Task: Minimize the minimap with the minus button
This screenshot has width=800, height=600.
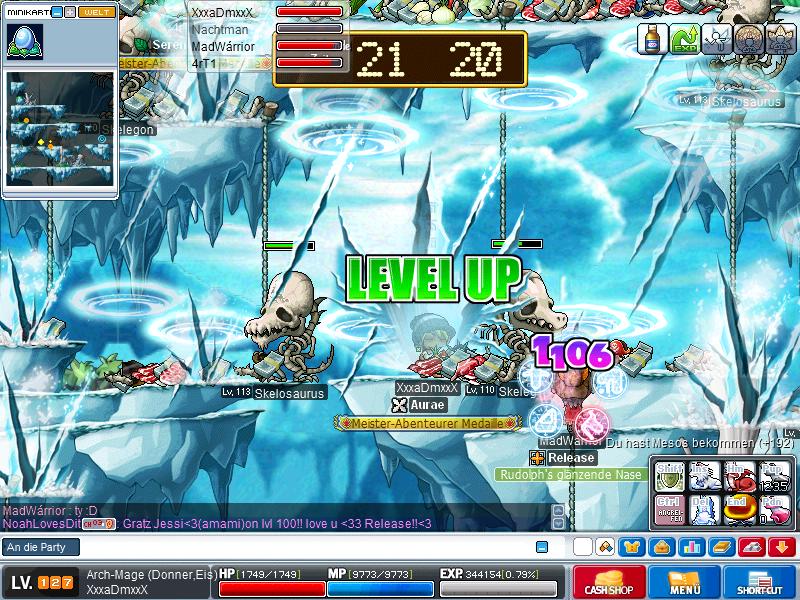Action: [56, 12]
